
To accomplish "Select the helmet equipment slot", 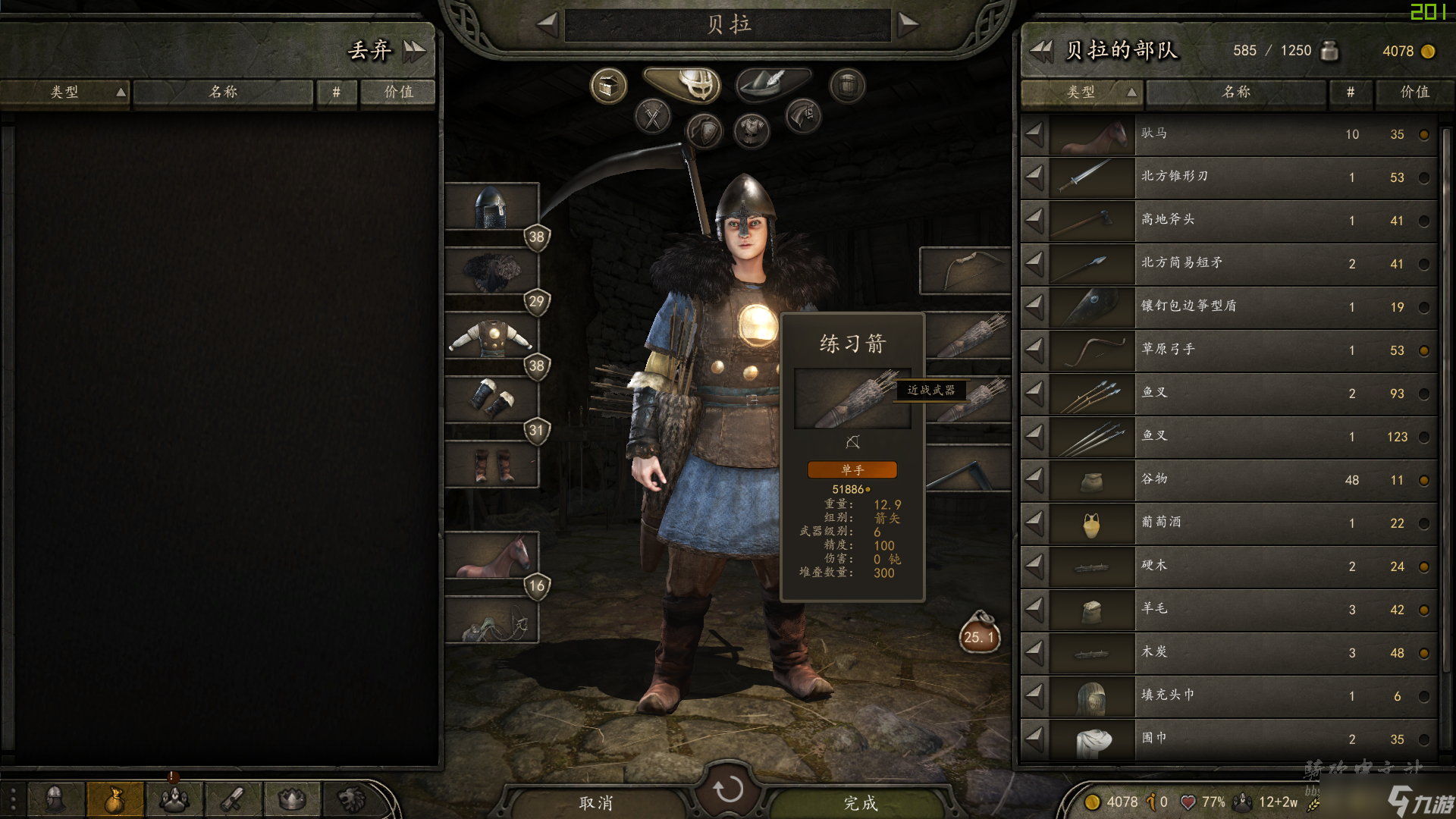I will [491, 207].
